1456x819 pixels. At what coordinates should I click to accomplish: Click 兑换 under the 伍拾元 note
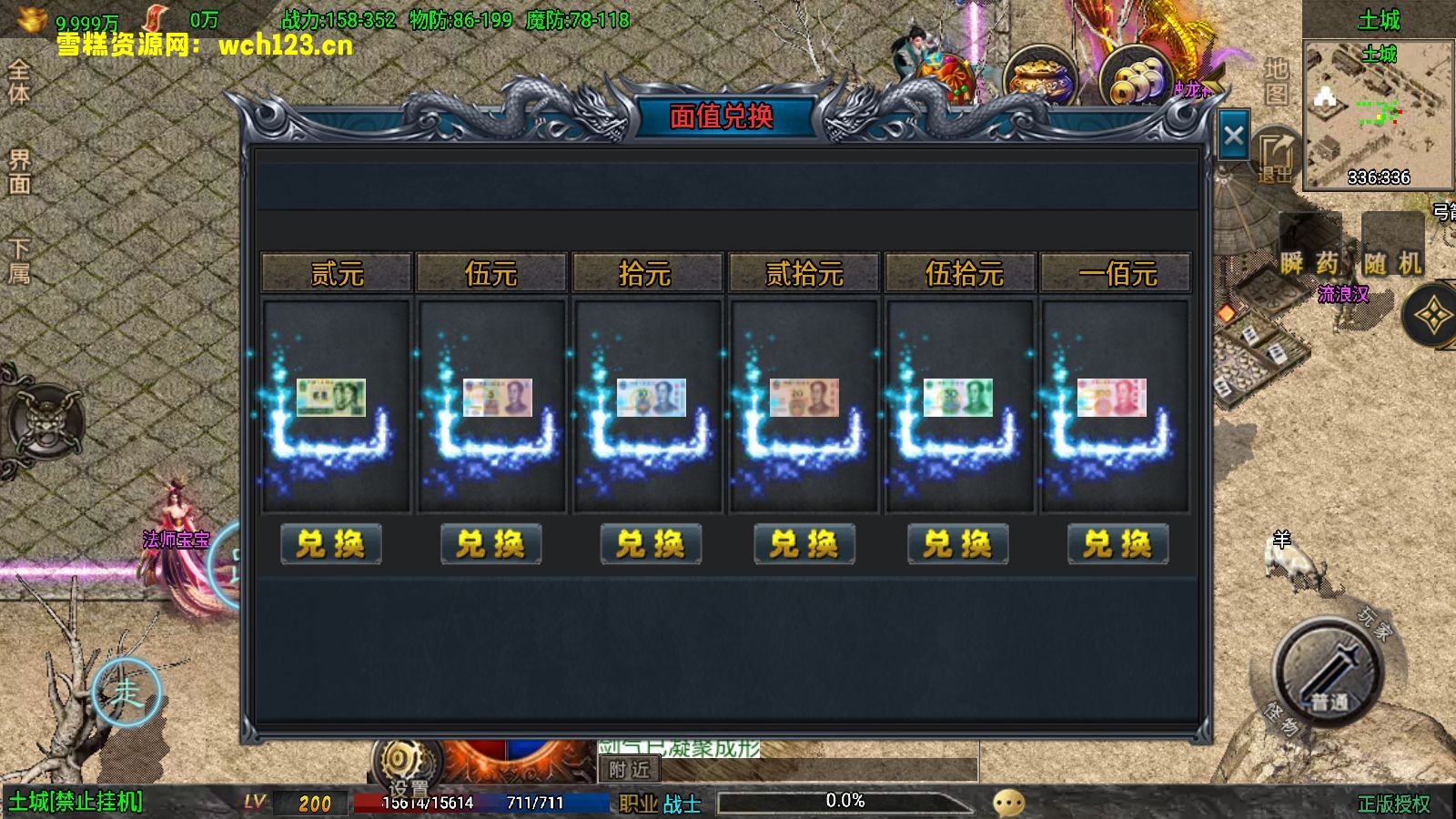pyautogui.click(x=957, y=544)
